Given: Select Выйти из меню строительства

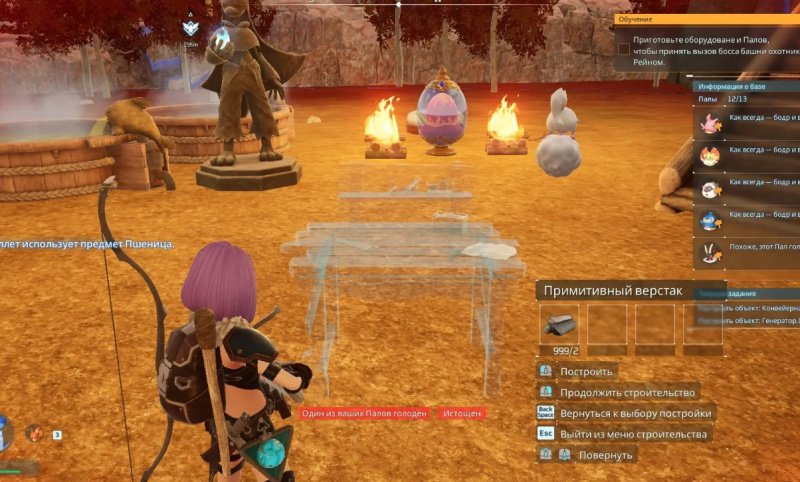Looking at the screenshot, I should click(633, 434).
